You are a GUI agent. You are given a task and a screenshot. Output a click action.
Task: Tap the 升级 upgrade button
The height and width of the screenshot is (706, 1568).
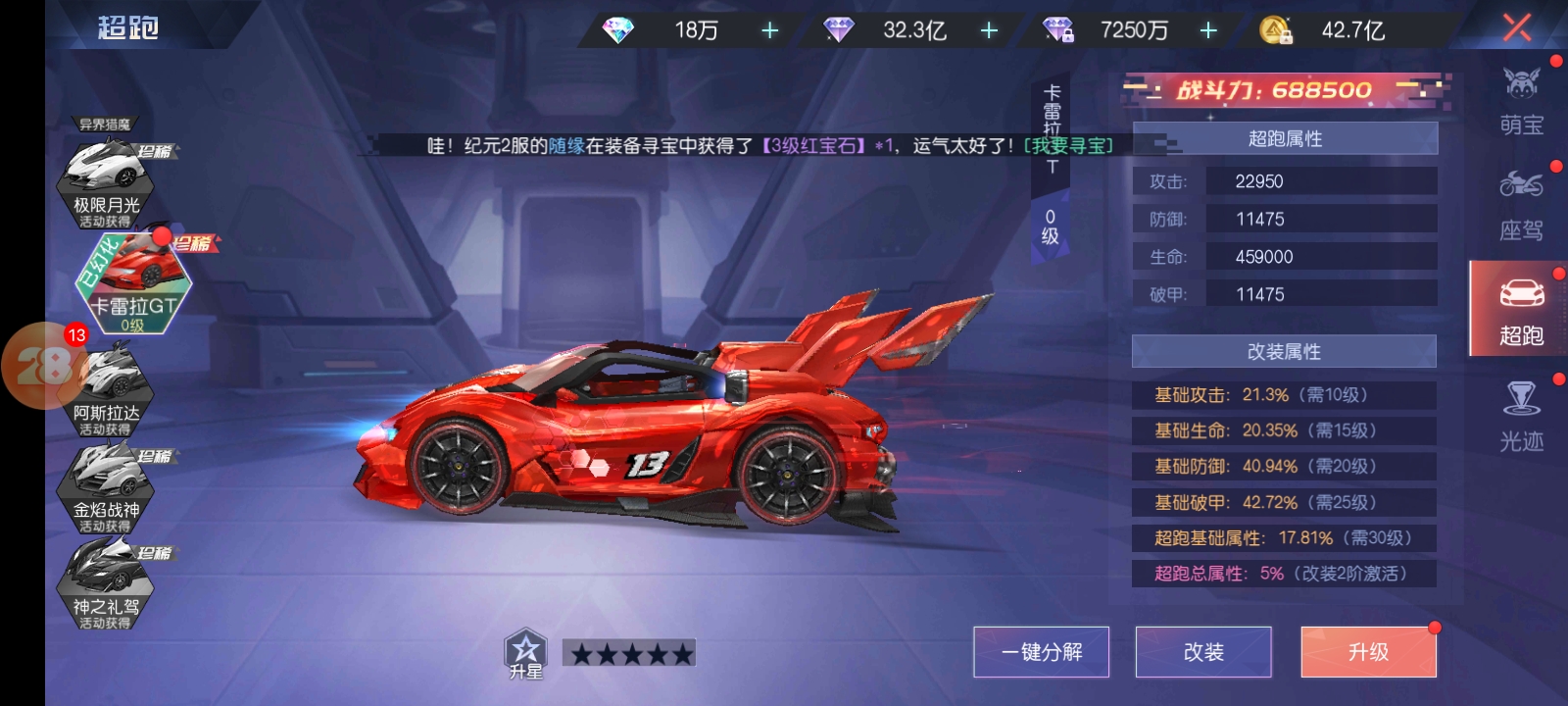pyautogui.click(x=1368, y=652)
